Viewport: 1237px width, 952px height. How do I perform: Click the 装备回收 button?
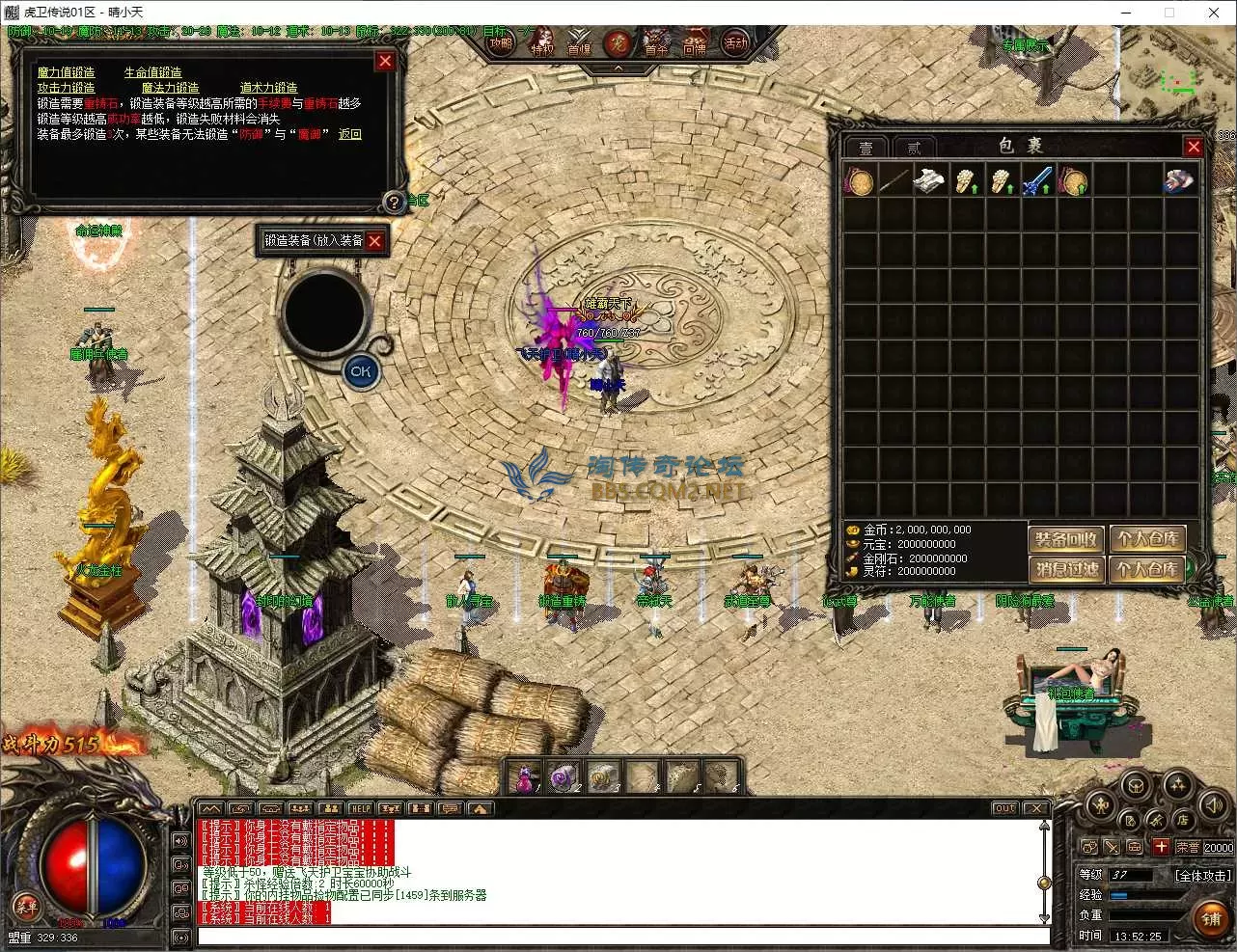coord(1066,539)
